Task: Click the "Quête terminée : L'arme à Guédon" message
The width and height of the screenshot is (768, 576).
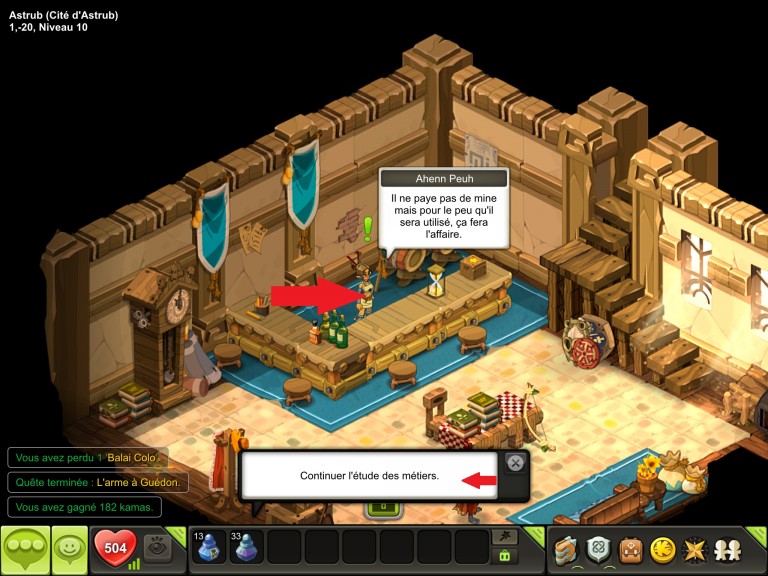Action: 98,482
